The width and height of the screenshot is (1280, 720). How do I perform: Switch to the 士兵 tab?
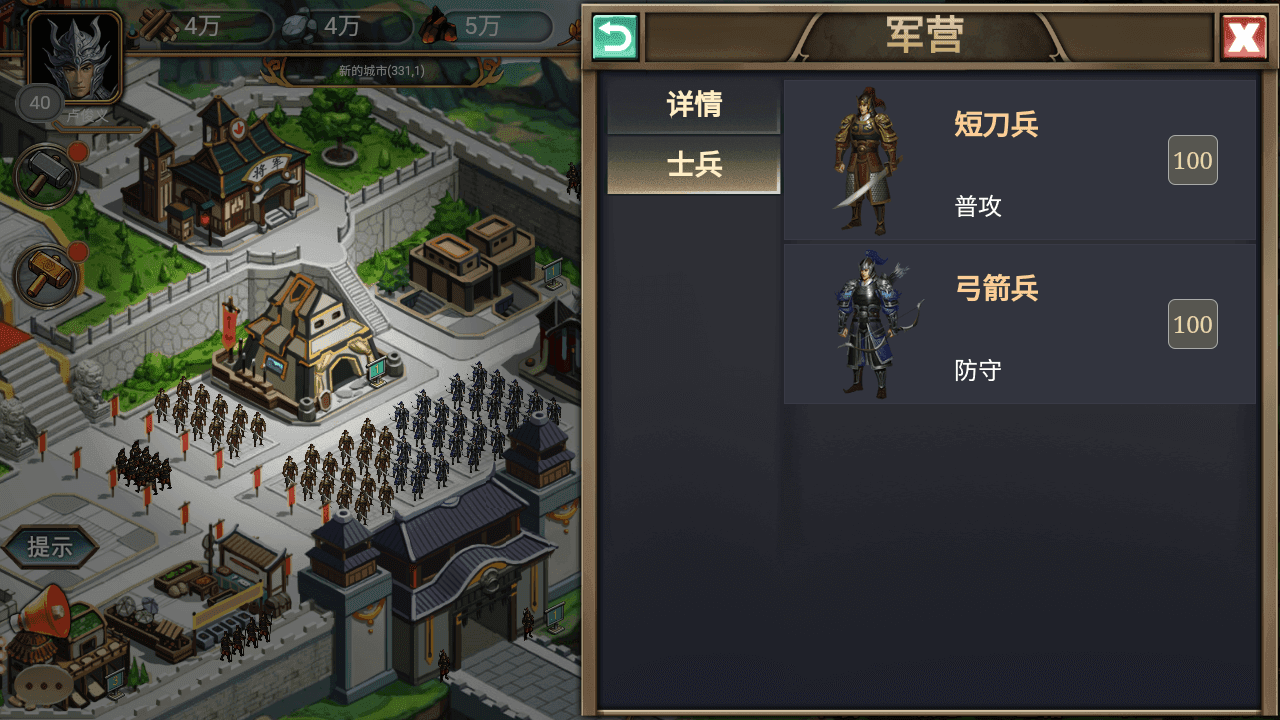695,162
